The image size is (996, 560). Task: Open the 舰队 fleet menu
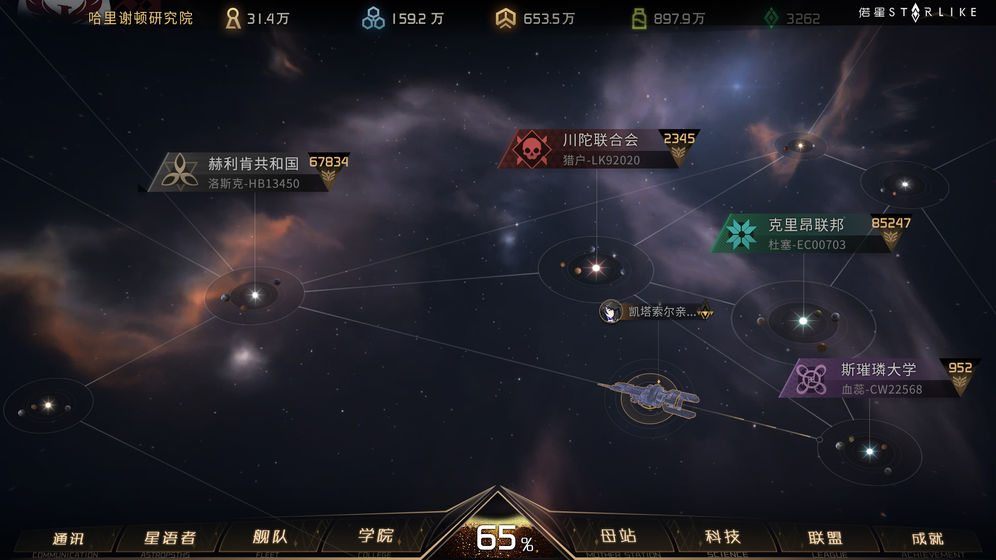(270, 538)
